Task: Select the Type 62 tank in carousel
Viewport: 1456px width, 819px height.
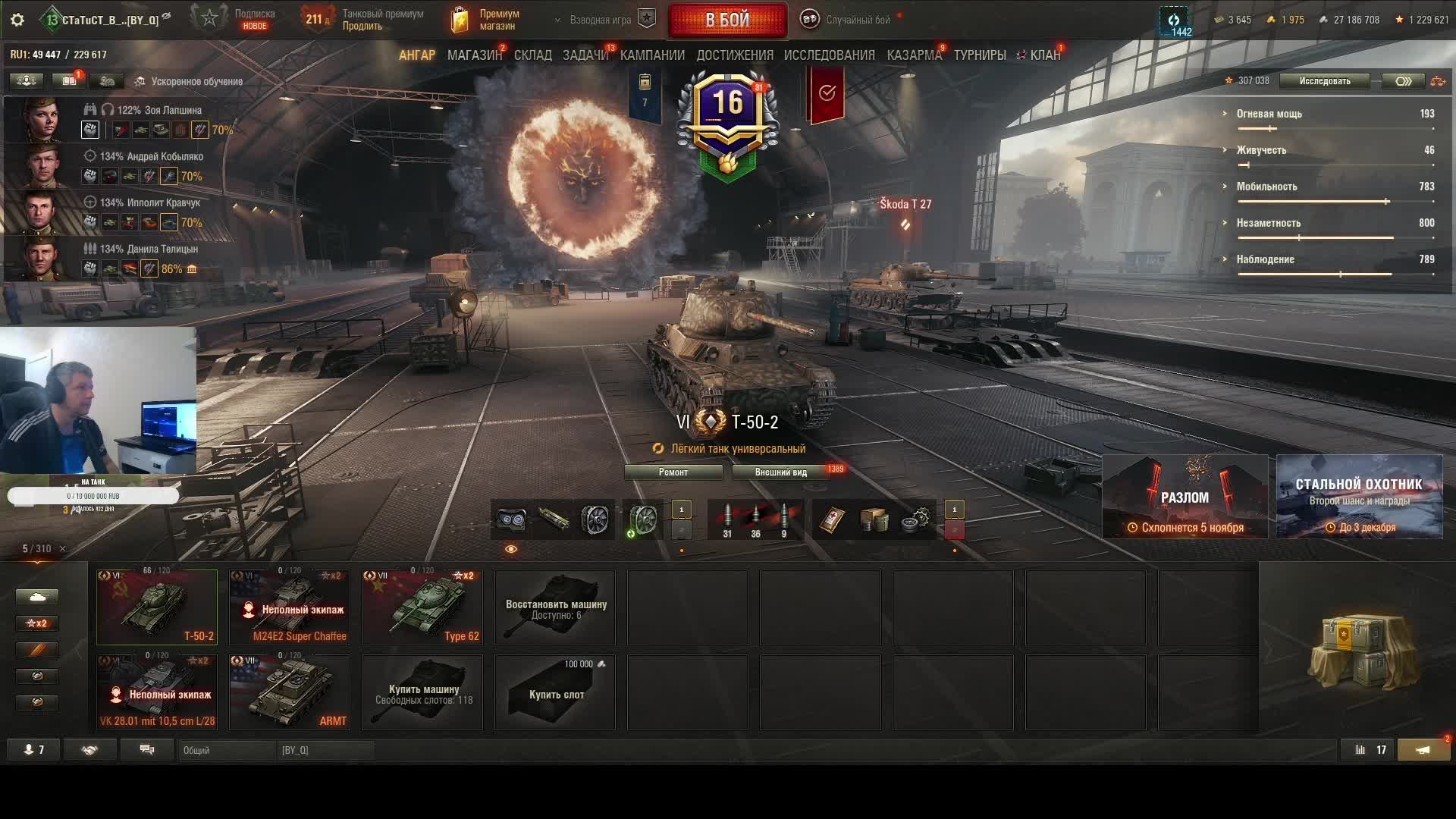Action: [x=422, y=607]
